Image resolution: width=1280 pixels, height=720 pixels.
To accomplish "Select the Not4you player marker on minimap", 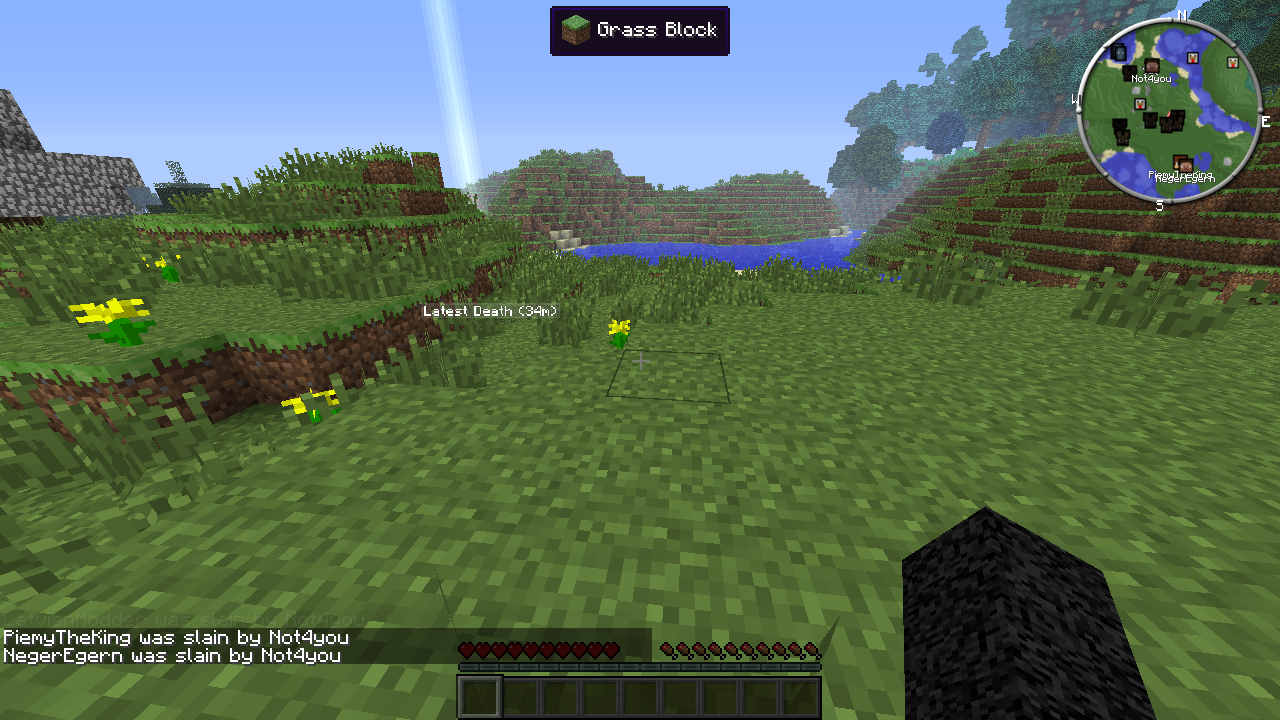I will pyautogui.click(x=1152, y=67).
